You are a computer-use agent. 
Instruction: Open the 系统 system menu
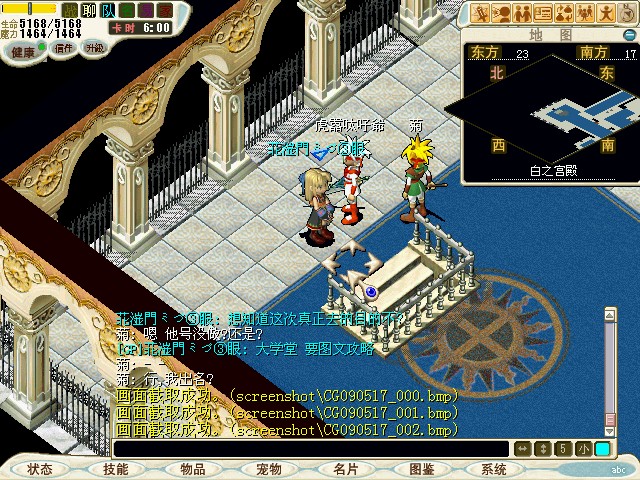coord(494,468)
